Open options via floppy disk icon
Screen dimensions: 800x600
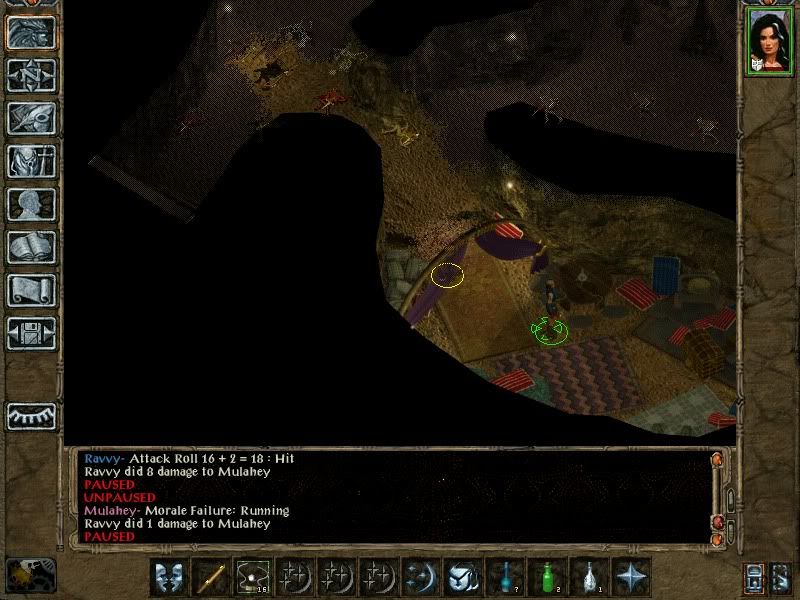click(x=31, y=333)
